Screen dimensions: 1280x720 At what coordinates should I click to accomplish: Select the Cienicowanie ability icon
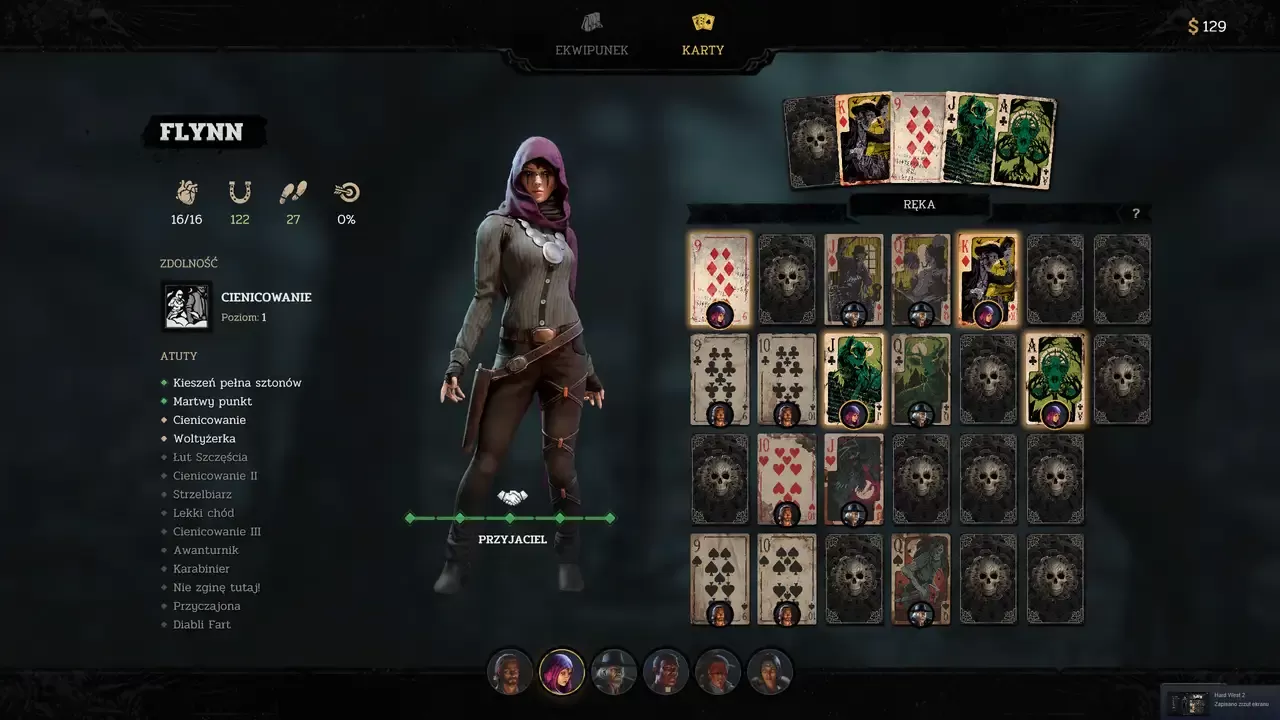(187, 306)
